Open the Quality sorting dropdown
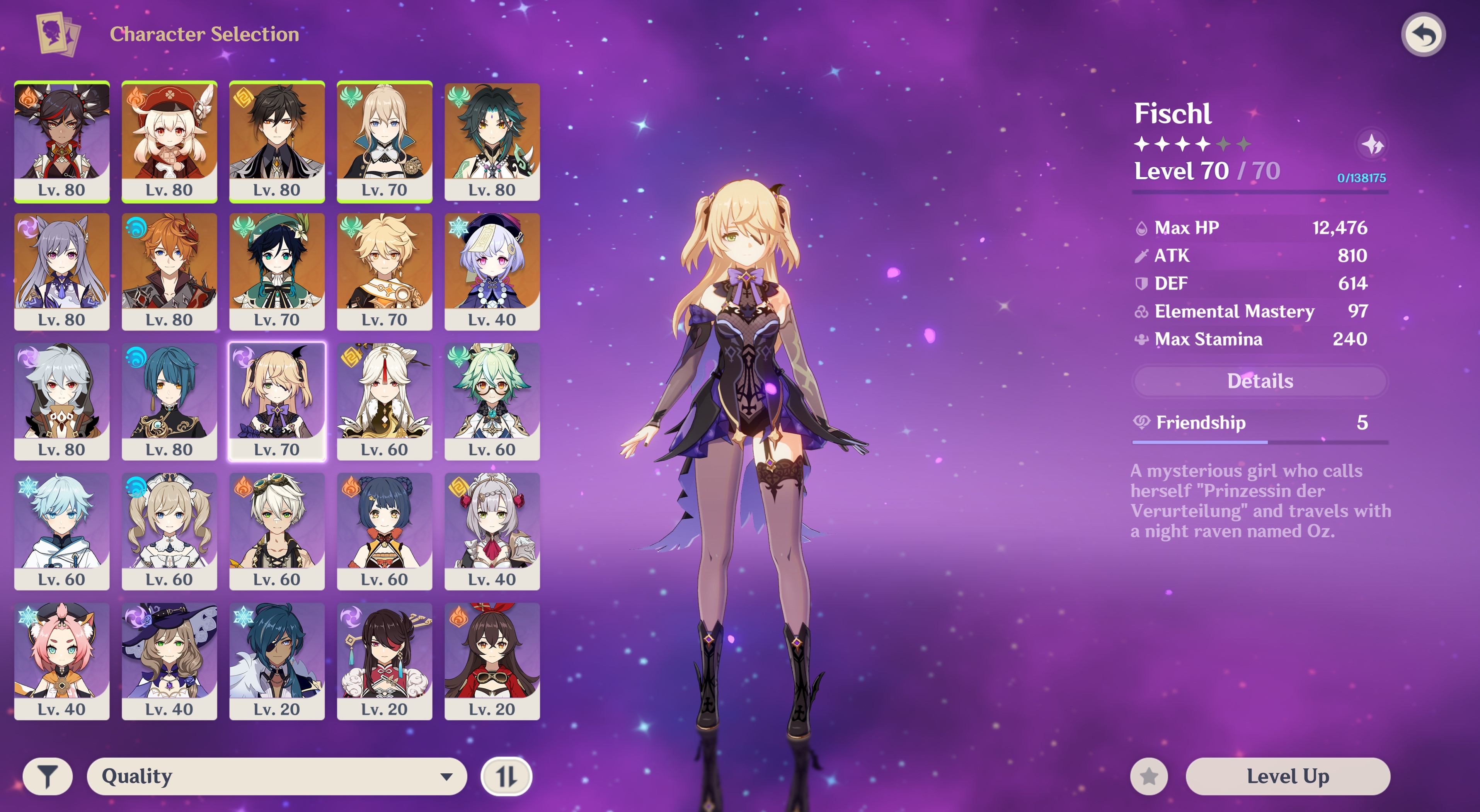This screenshot has width=1480, height=812. point(276,776)
